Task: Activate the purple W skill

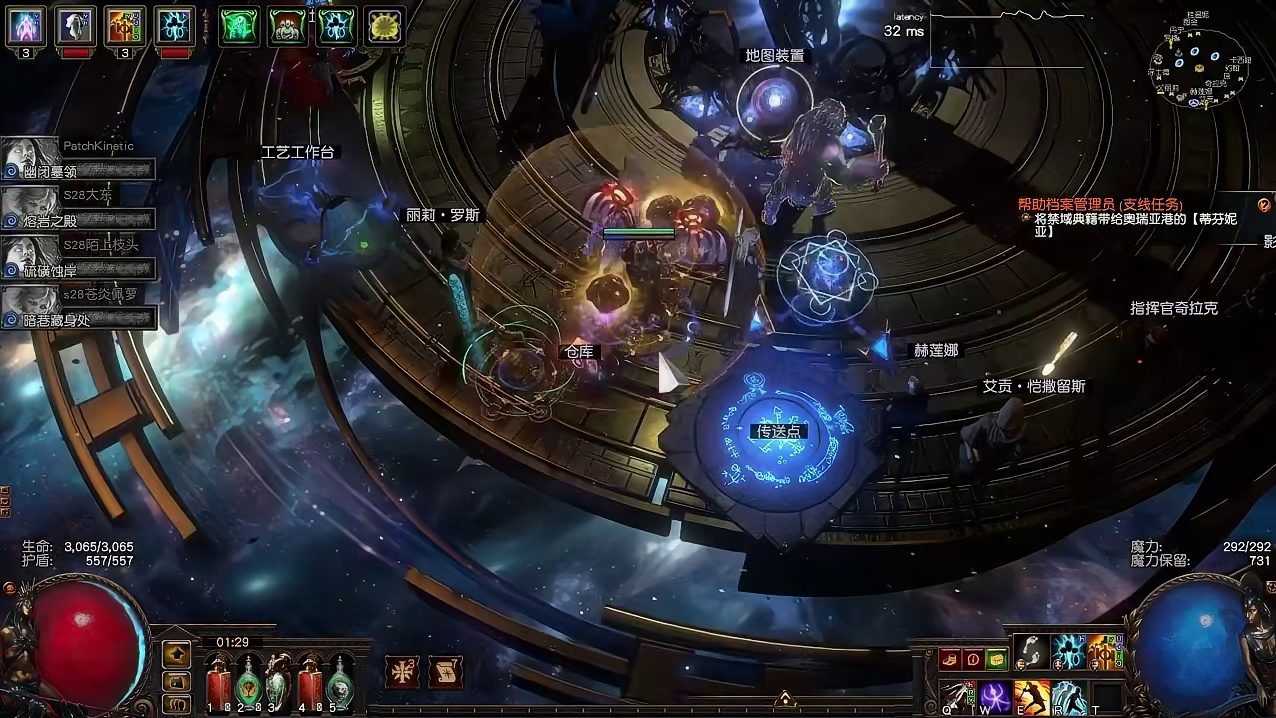Action: 995,697
